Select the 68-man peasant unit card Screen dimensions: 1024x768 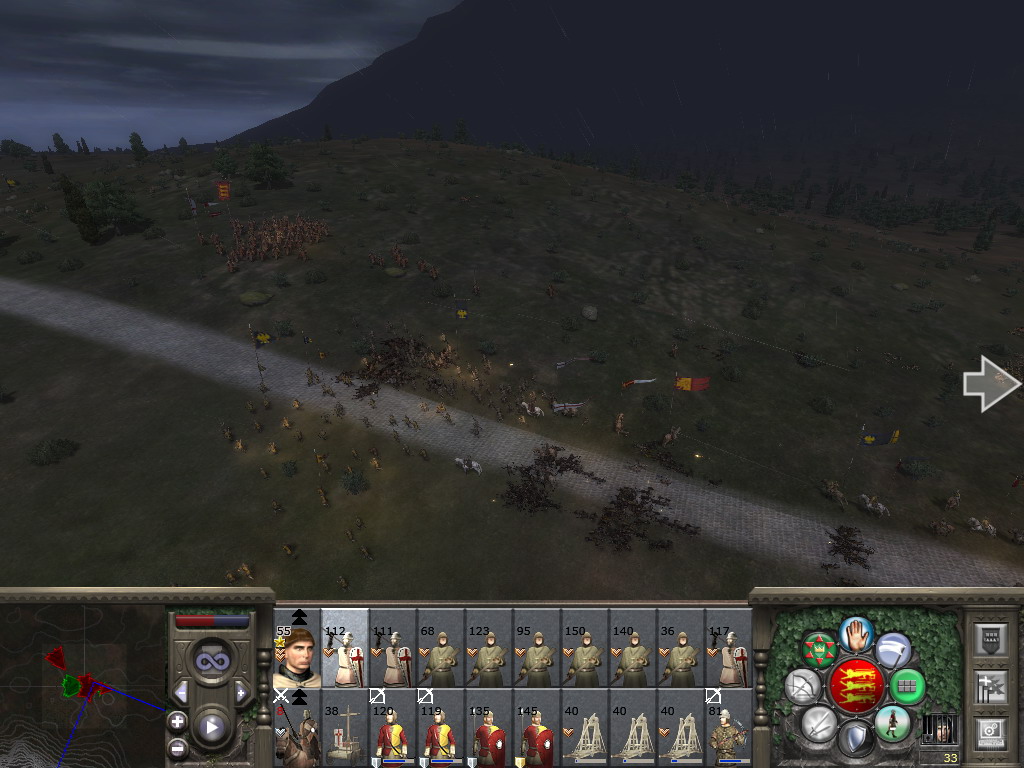pos(441,652)
